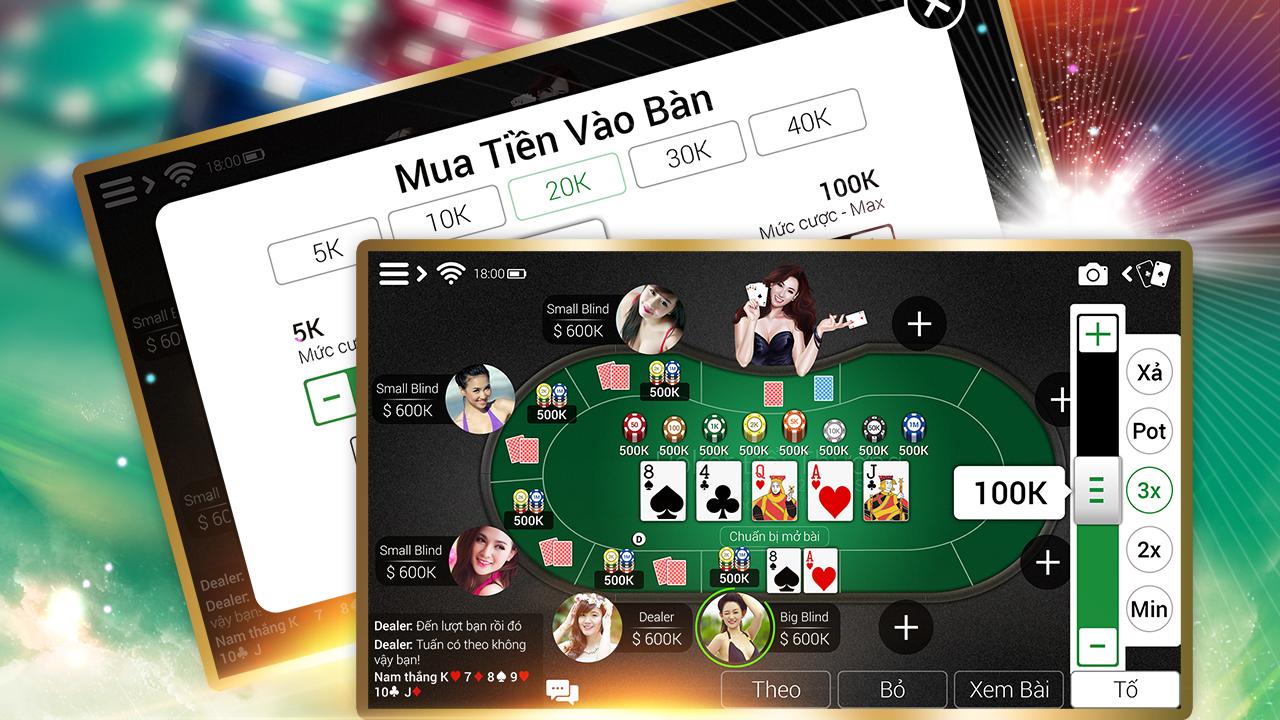This screenshot has width=1280, height=720.
Task: Select the 3x bet multiplier option
Action: click(1149, 490)
